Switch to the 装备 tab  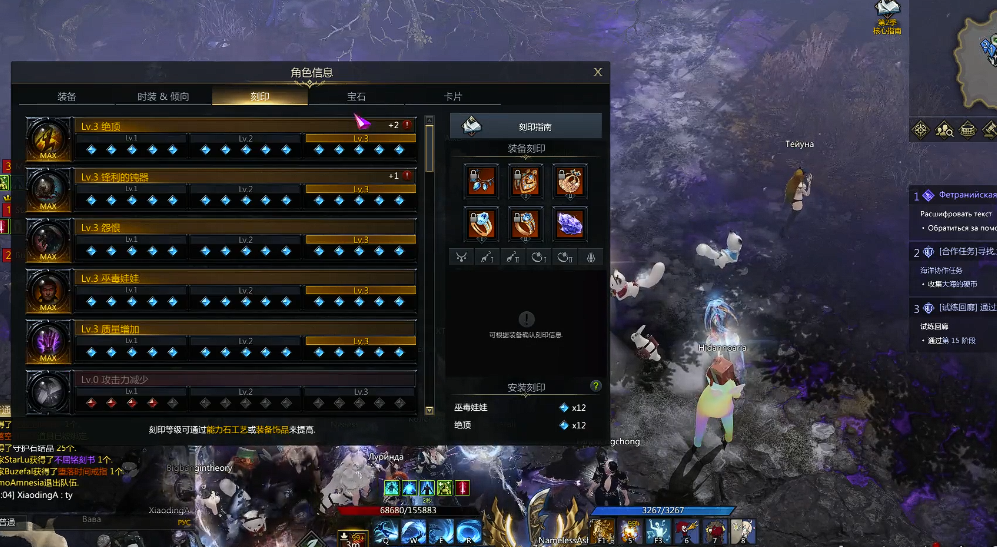[66, 97]
